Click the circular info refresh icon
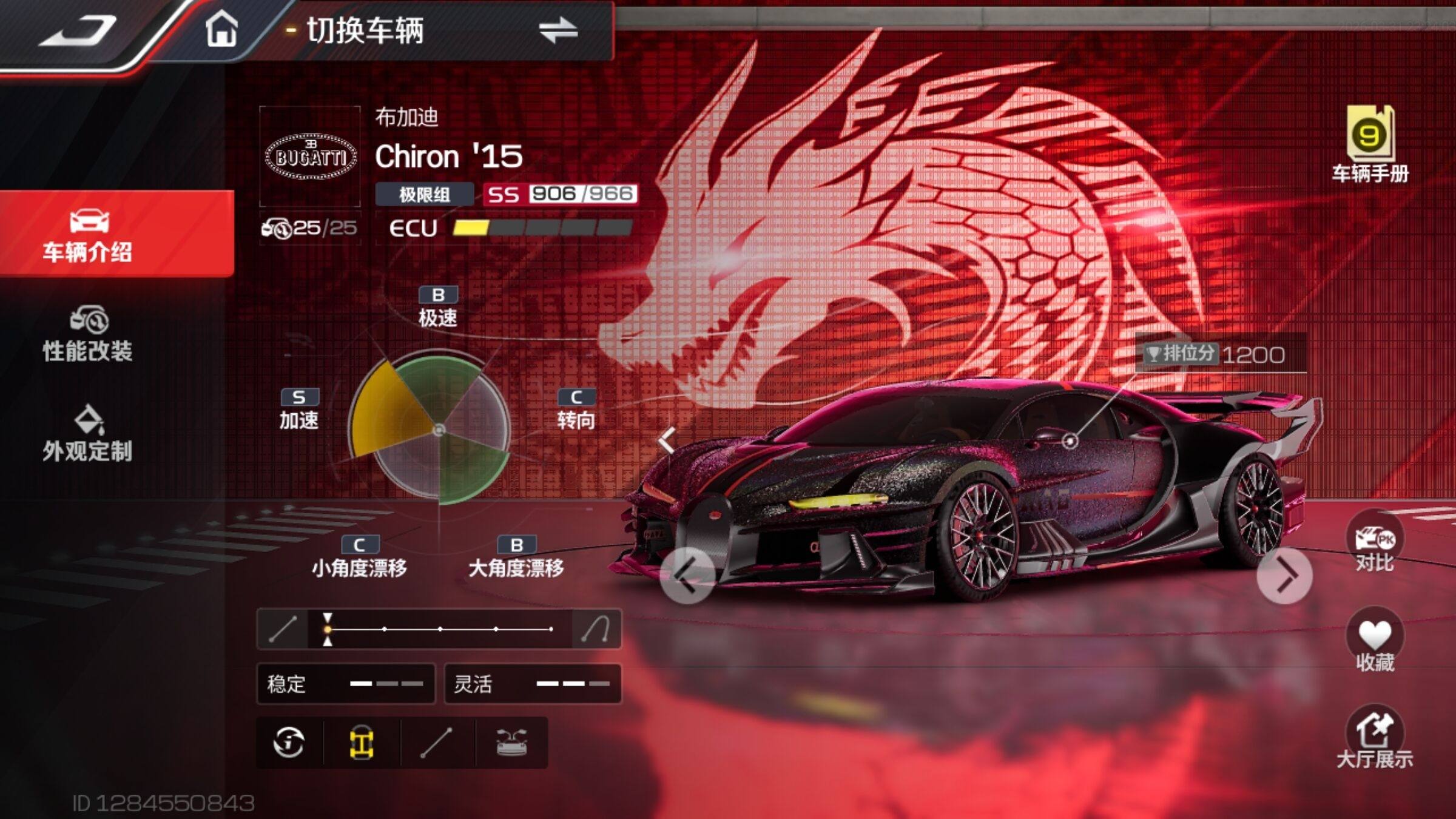 click(289, 742)
